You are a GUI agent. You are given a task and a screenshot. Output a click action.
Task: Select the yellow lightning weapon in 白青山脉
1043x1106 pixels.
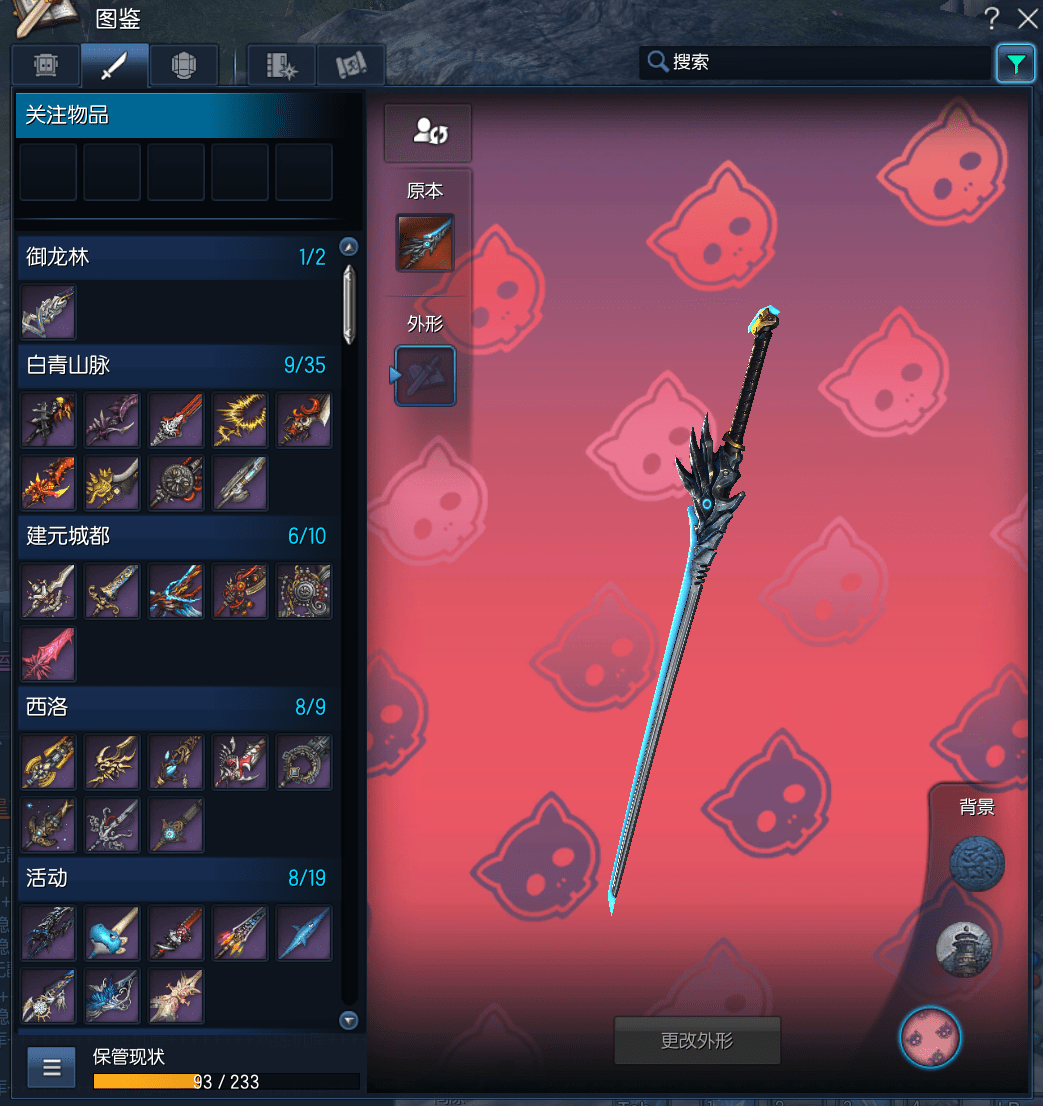(x=240, y=420)
